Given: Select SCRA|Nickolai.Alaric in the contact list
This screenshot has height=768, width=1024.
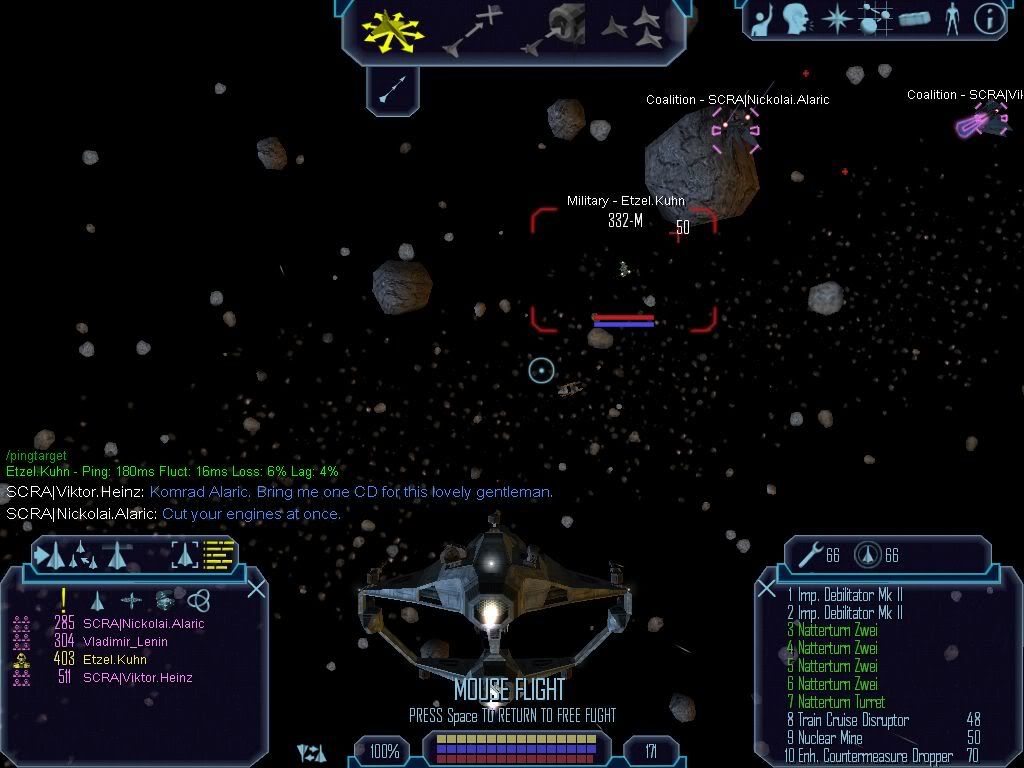Looking at the screenshot, I should click(143, 624).
